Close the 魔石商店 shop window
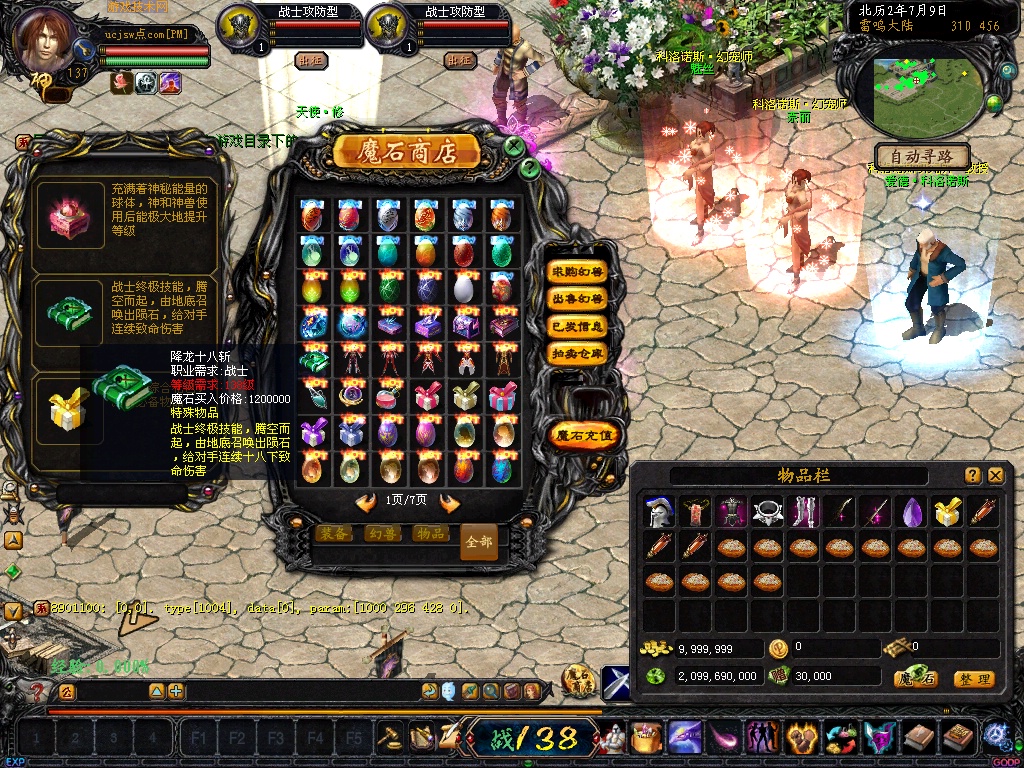Viewport: 1024px width, 768px height. (x=514, y=146)
